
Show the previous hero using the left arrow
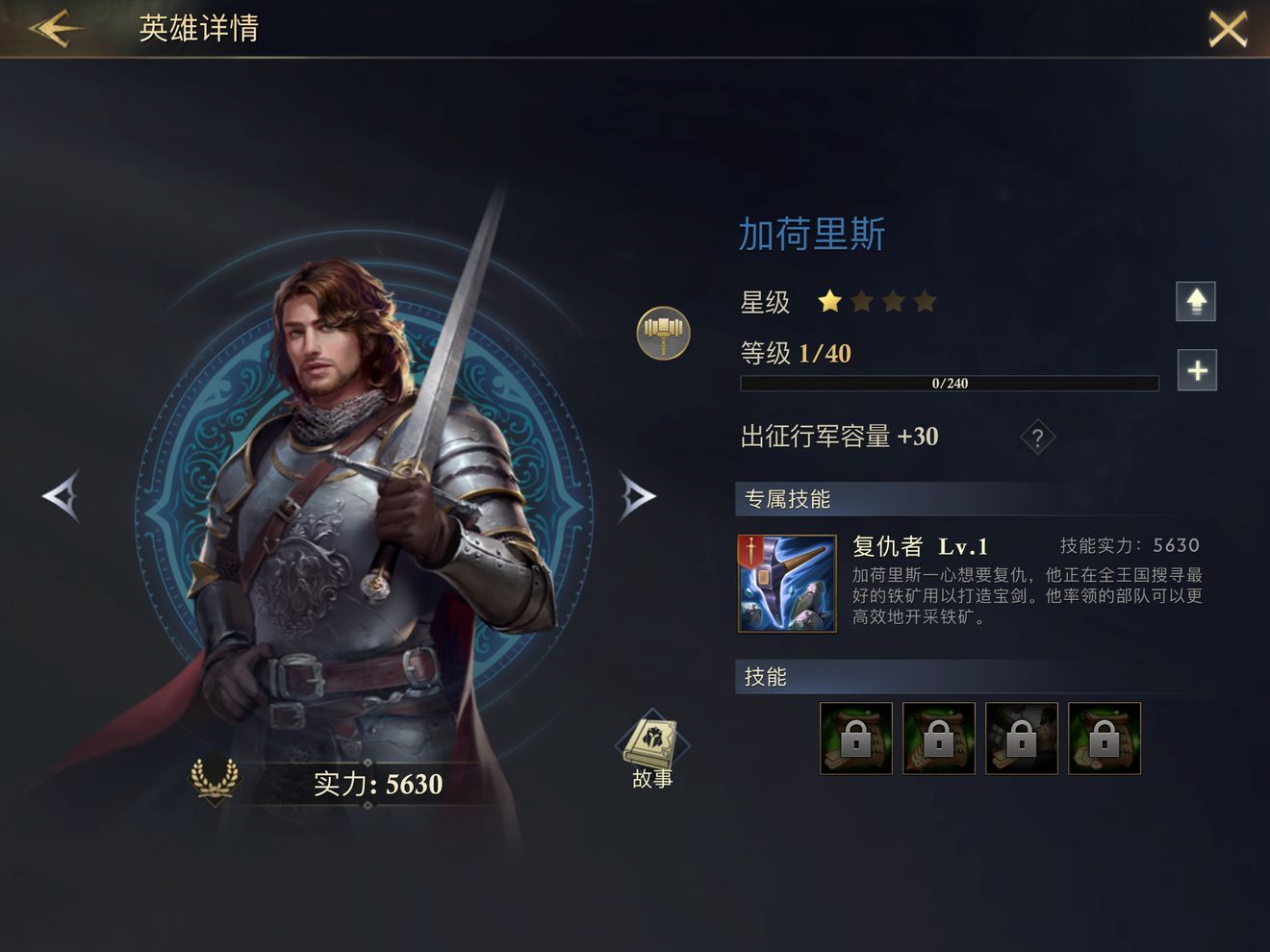click(x=62, y=498)
